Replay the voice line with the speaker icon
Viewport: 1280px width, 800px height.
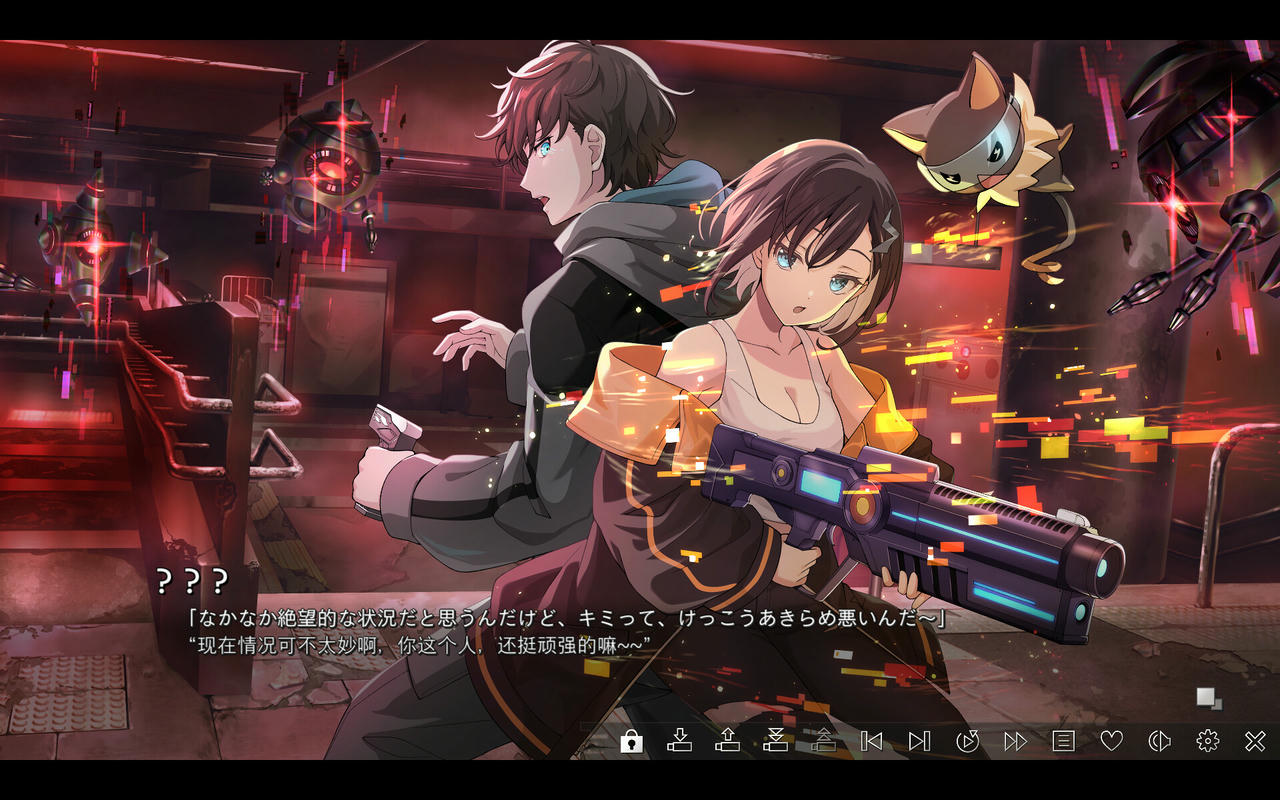click(x=1159, y=741)
